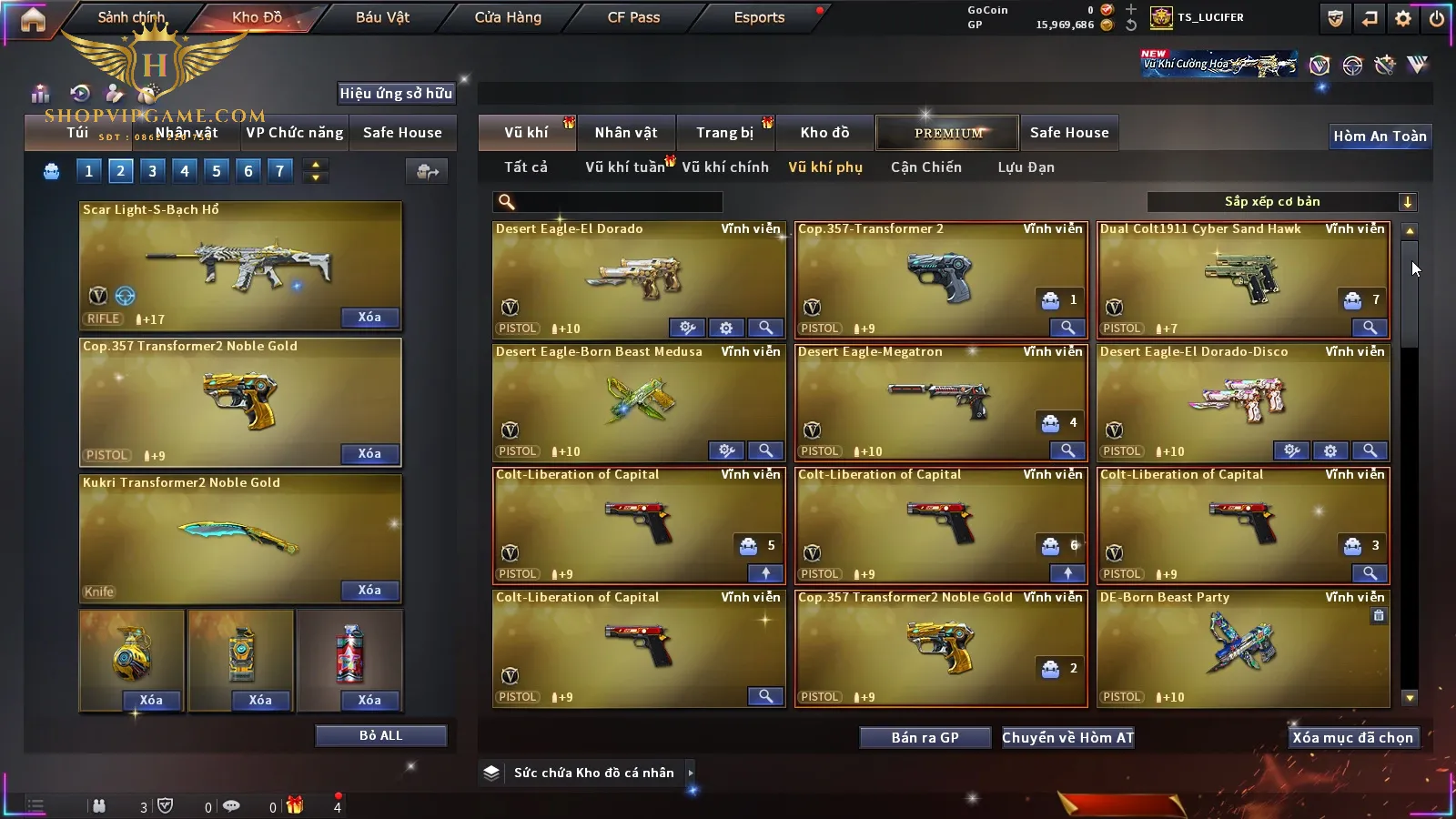This screenshot has width=1456, height=819.
Task: Switch to bag slot 3
Action: click(x=153, y=171)
